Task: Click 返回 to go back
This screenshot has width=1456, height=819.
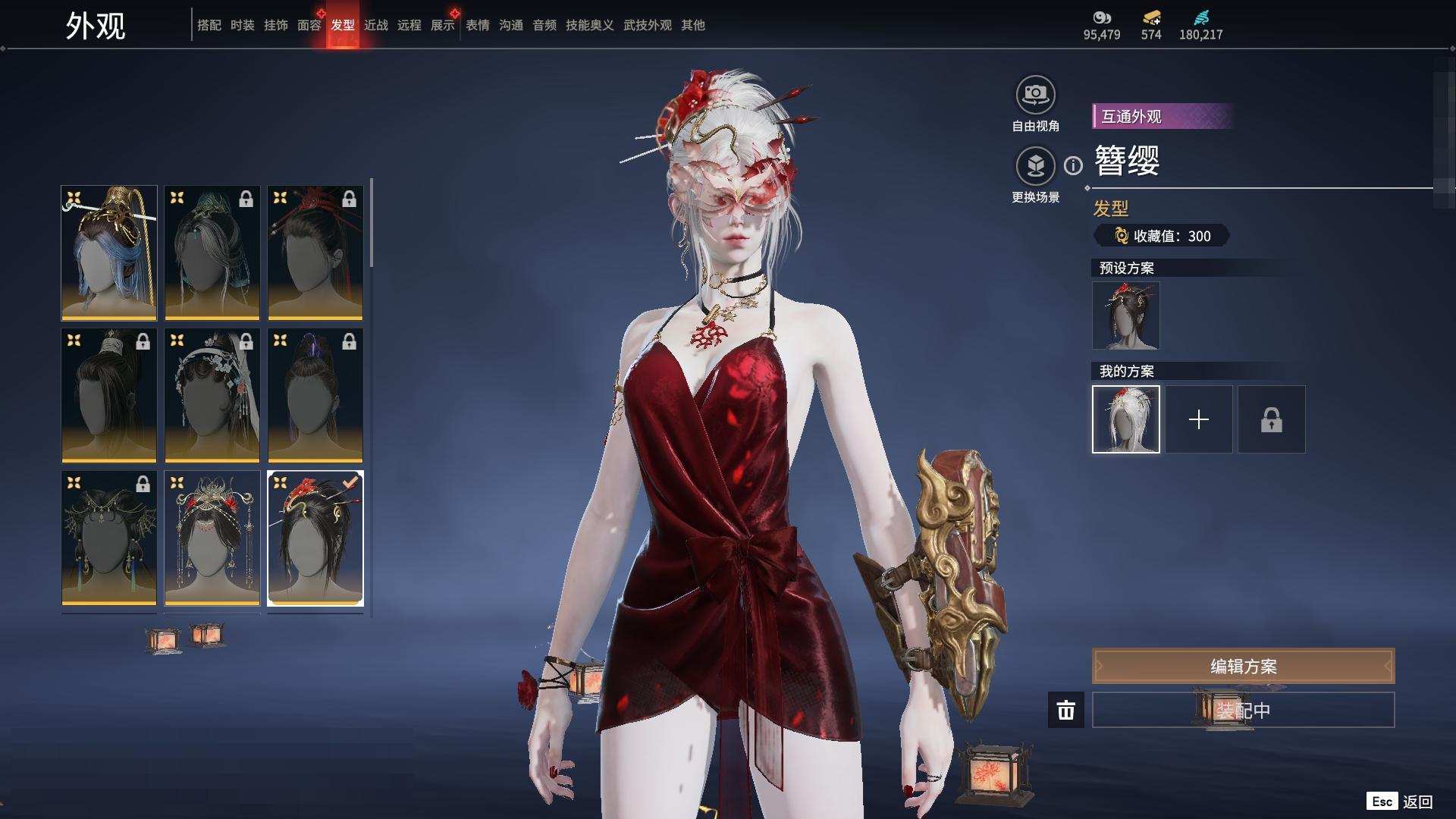Action: tap(1417, 802)
